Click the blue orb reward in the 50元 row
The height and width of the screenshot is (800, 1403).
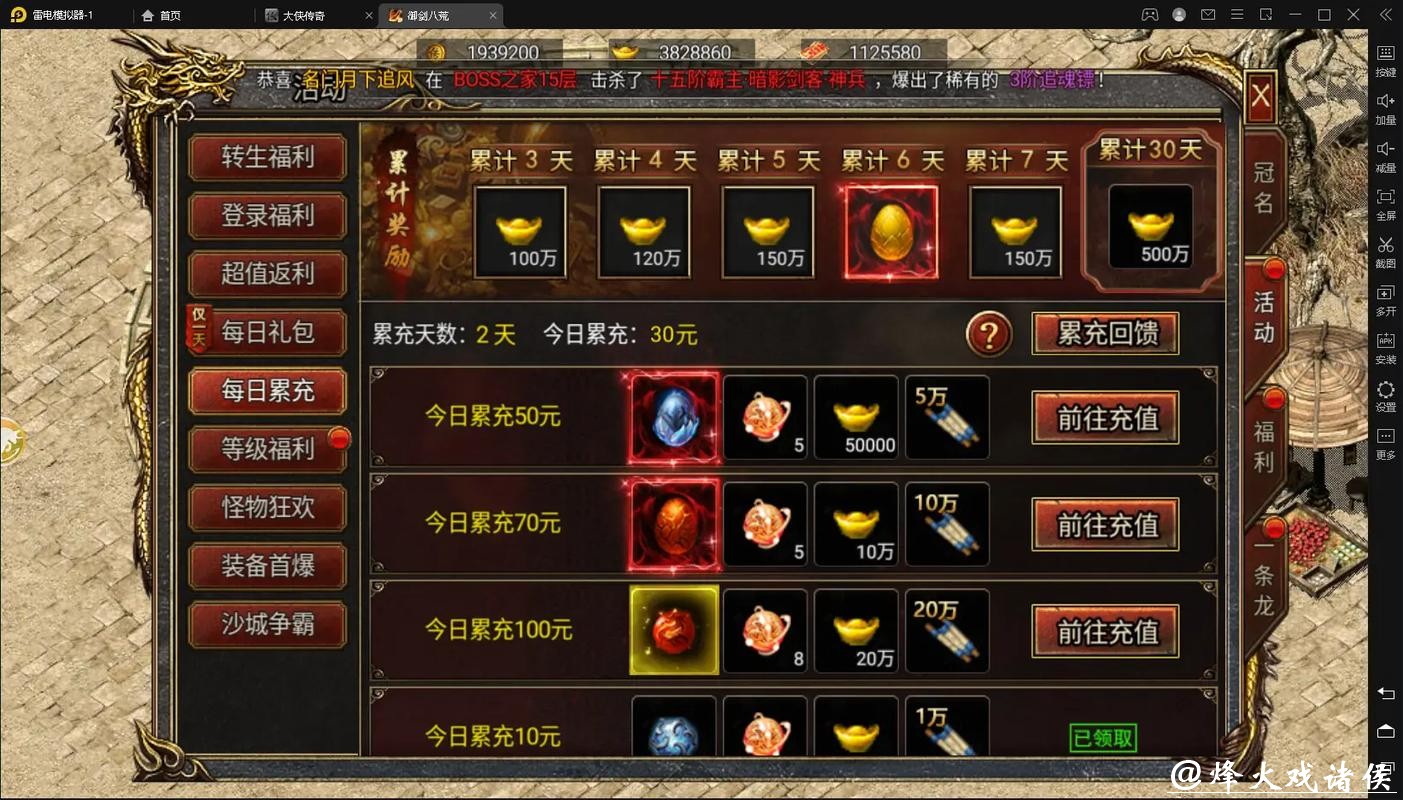[x=673, y=417]
